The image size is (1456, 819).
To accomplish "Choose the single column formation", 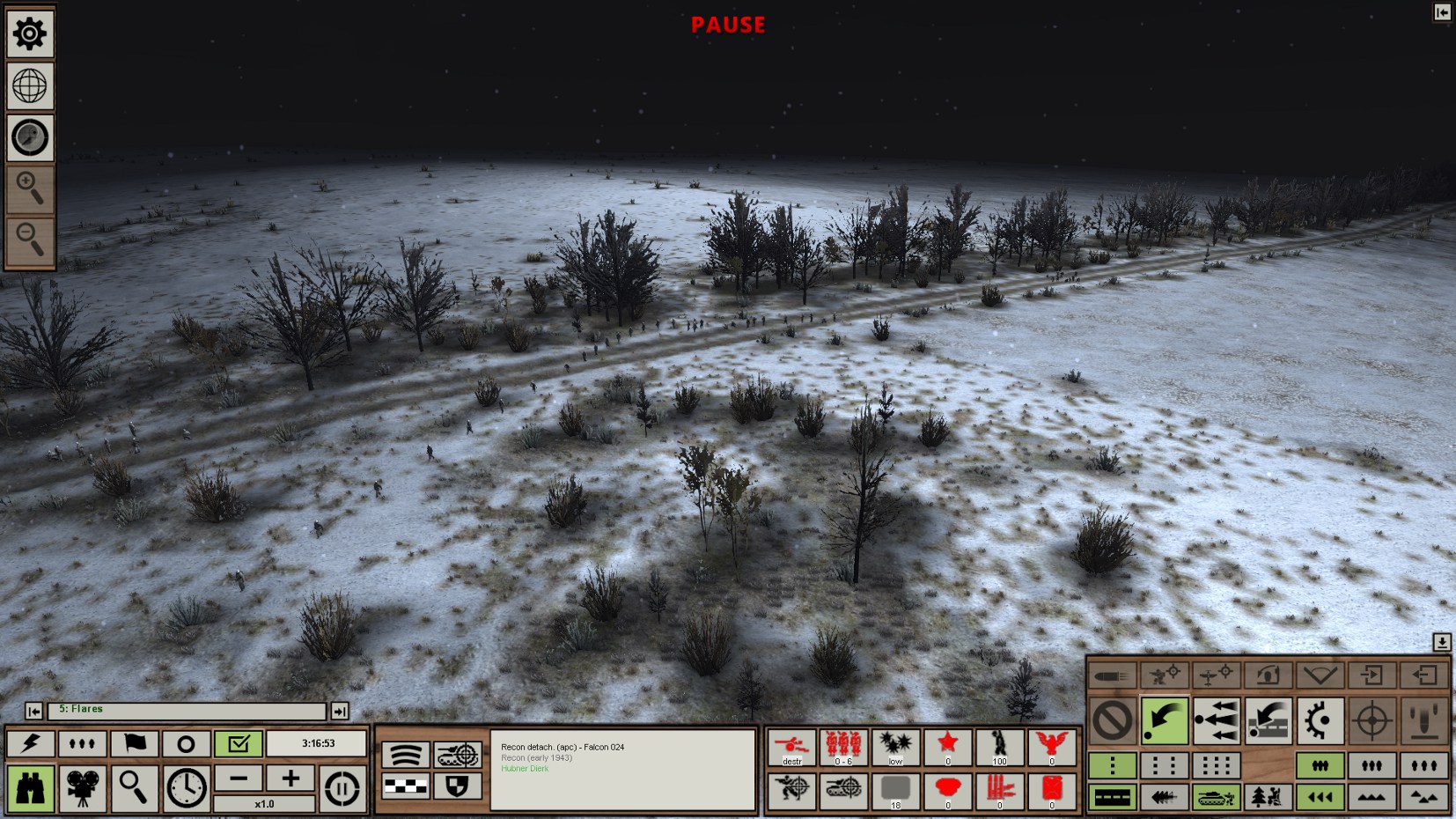I will click(1112, 765).
